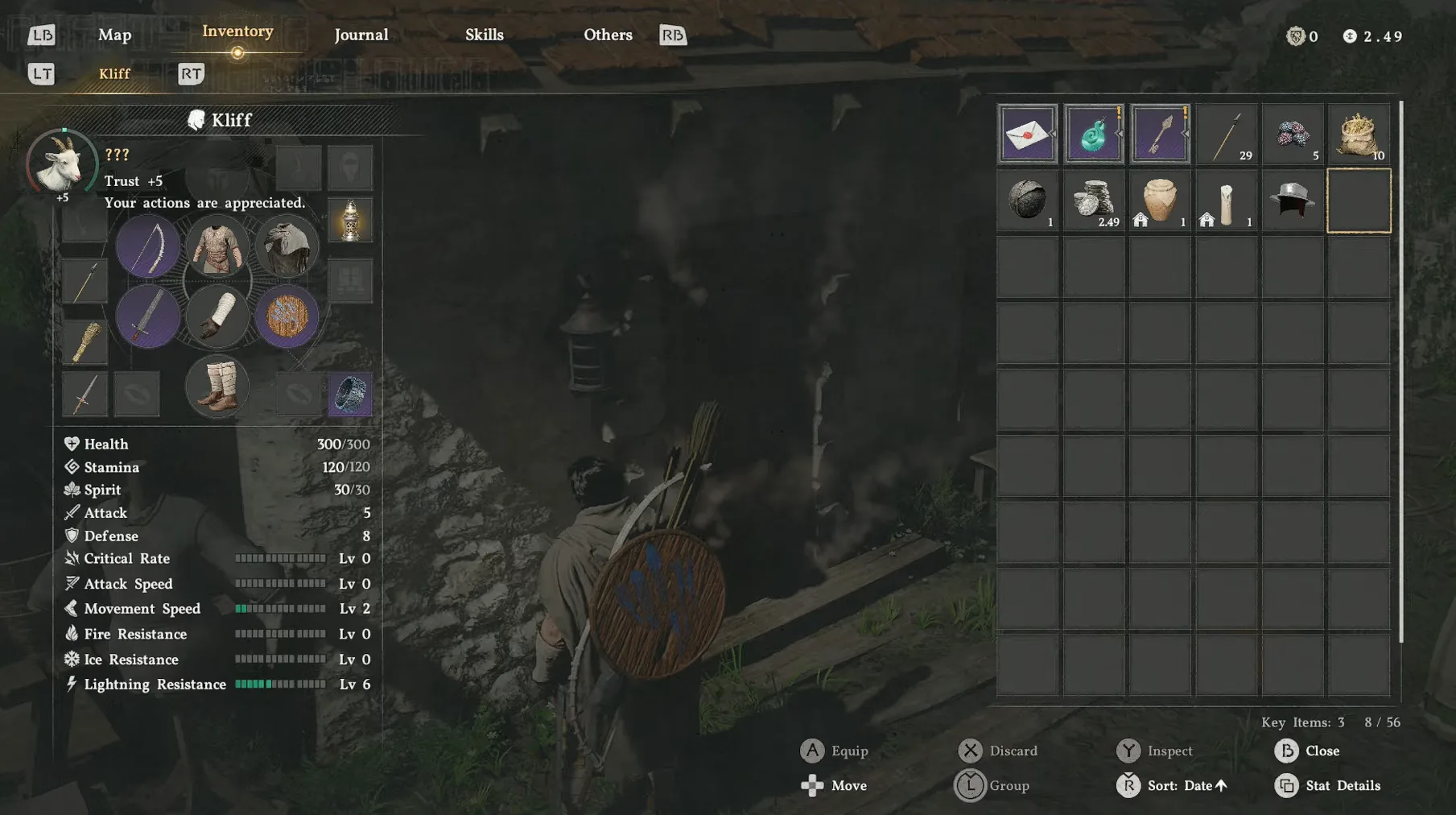Screen dimensions: 1456x815
Task: Select the equipped tunic chest armor
Action: [x=217, y=246]
